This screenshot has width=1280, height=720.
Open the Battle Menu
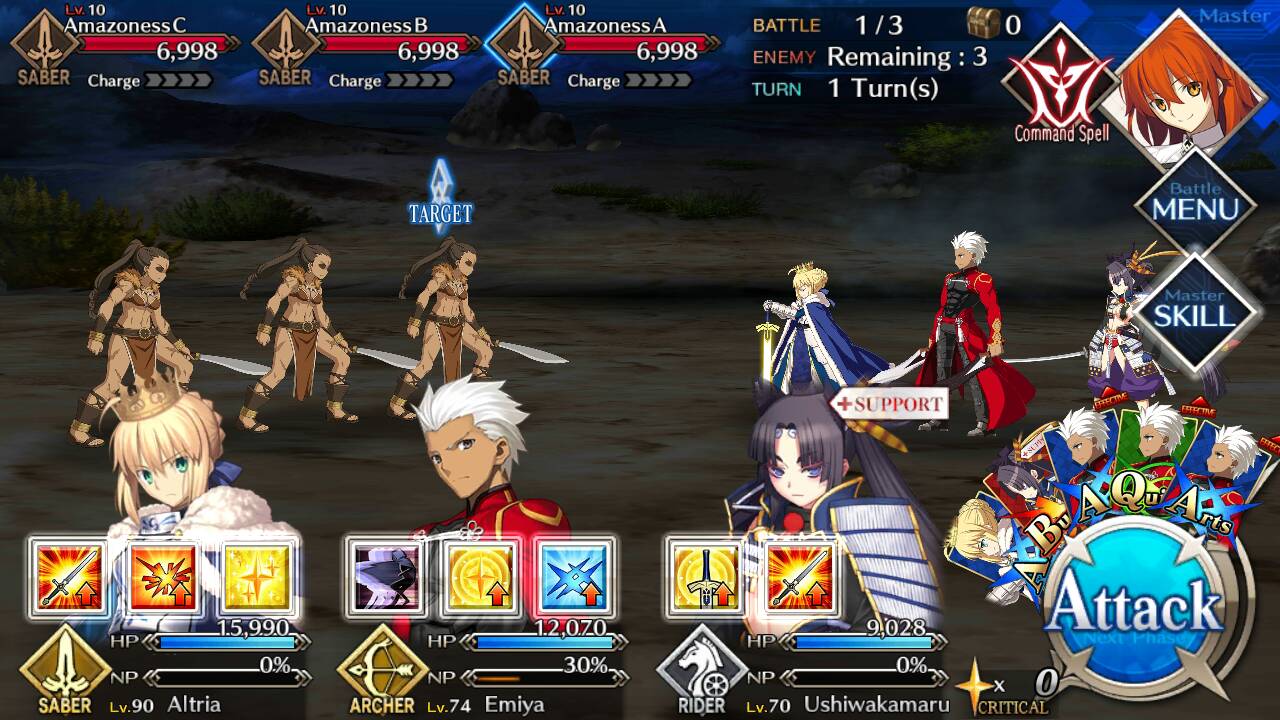tap(1195, 203)
